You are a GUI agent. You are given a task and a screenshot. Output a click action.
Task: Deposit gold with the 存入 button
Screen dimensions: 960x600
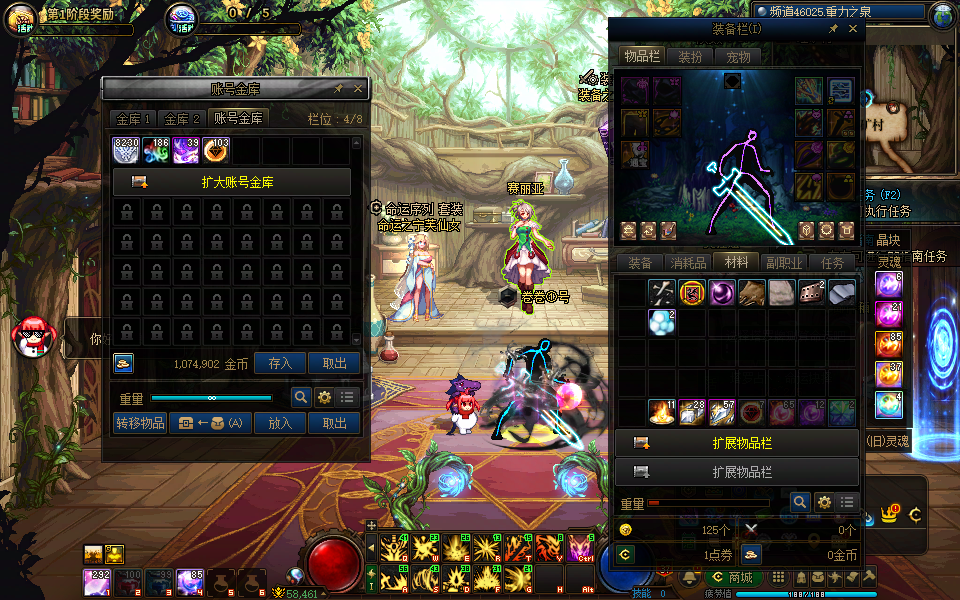click(280, 364)
